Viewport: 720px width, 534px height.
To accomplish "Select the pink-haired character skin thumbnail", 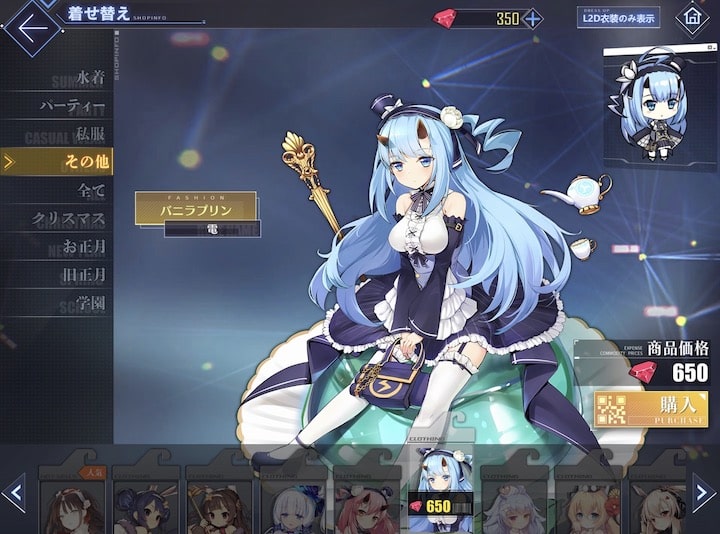I will tap(366, 500).
